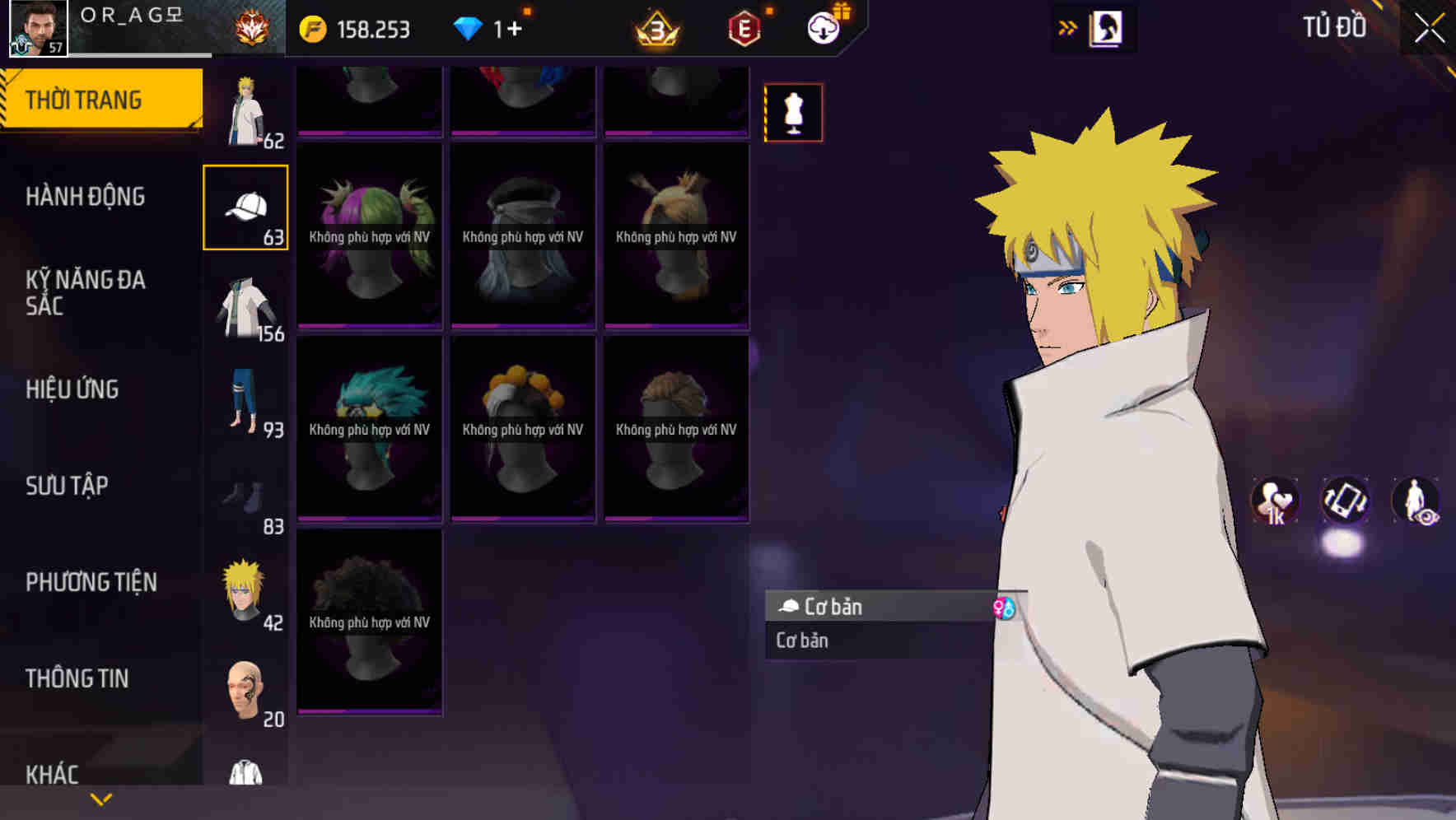The height and width of the screenshot is (820, 1456).
Task: Tap the 1k likes heart icon
Action: pyautogui.click(x=1275, y=501)
